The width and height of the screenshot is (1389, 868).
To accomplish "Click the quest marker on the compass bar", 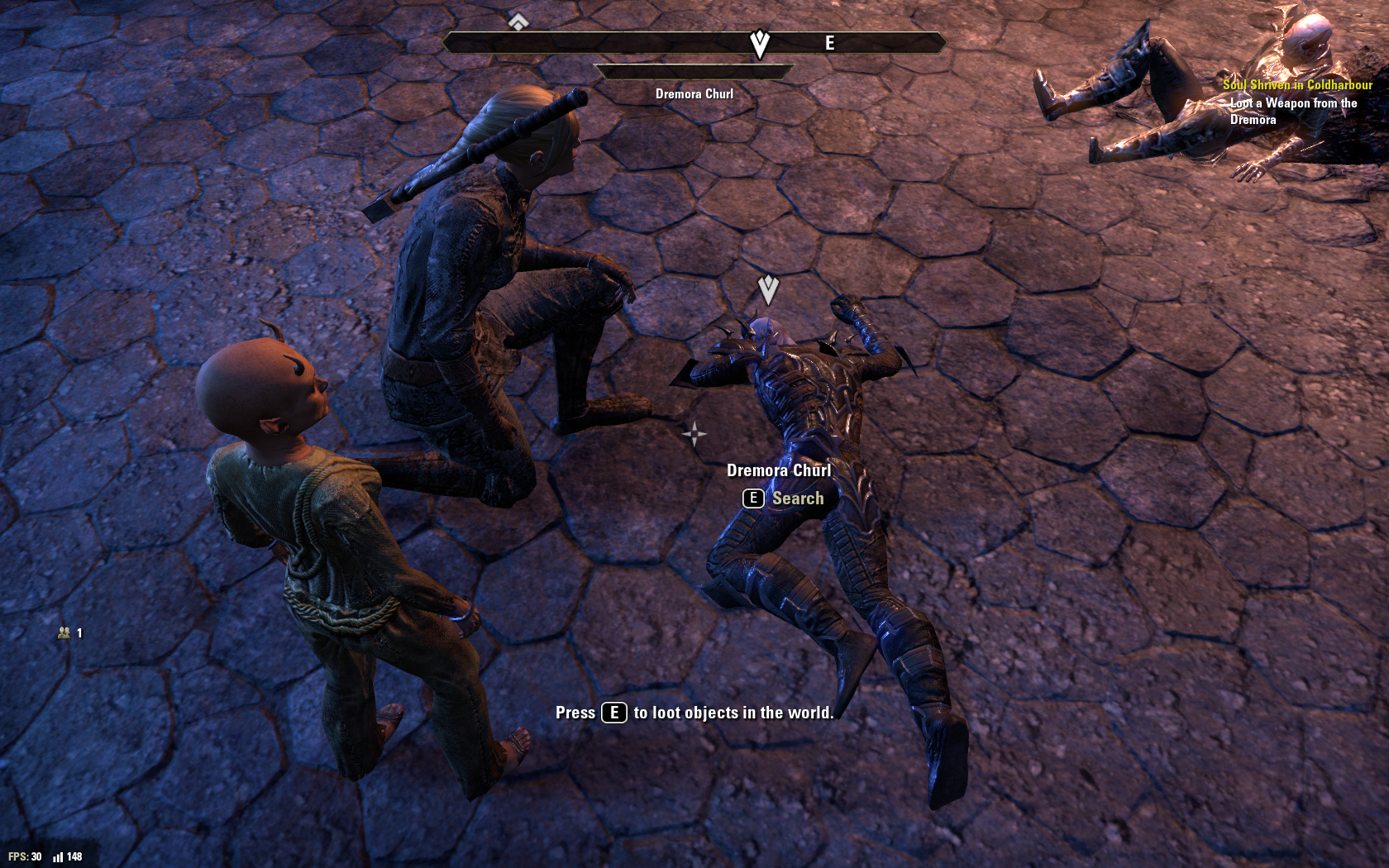I will (759, 43).
